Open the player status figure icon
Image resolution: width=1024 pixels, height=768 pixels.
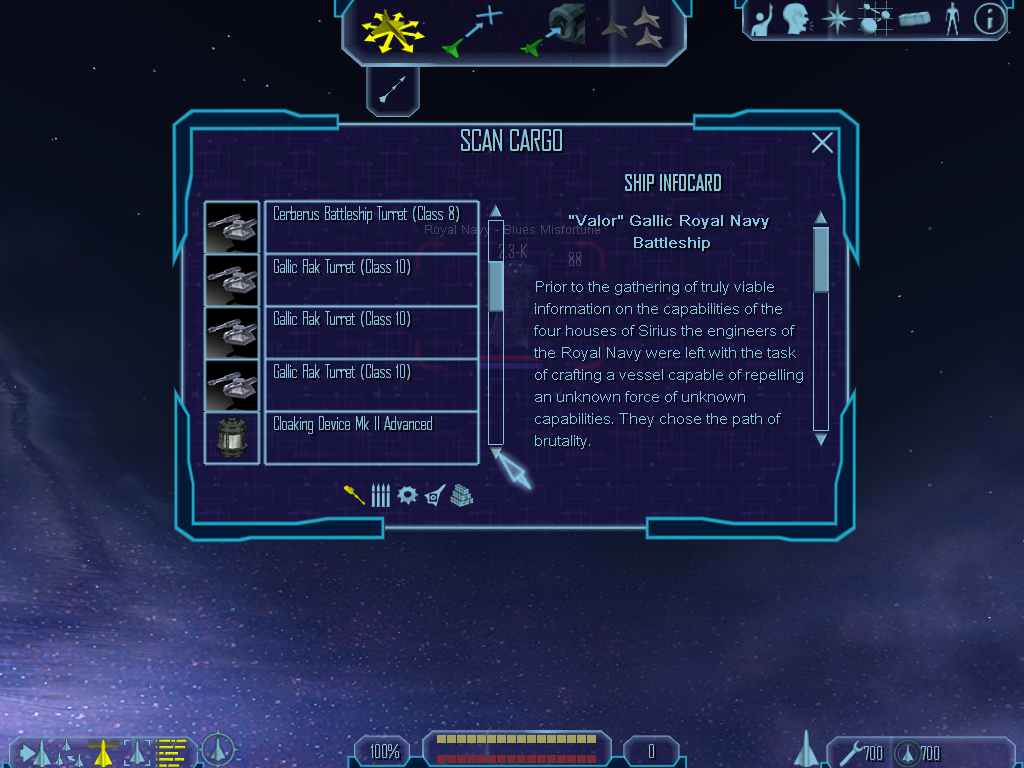click(951, 19)
